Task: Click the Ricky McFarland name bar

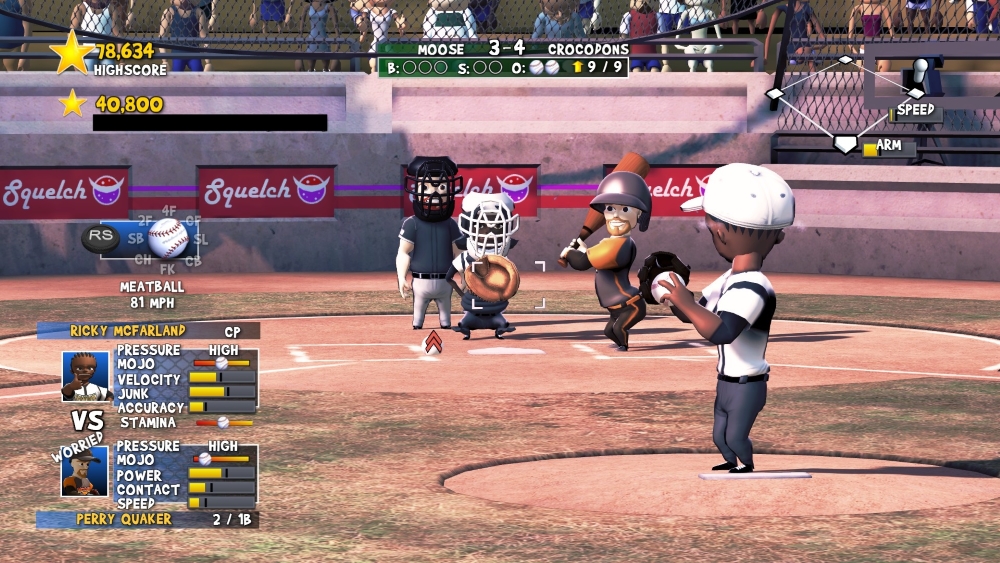Action: point(147,330)
